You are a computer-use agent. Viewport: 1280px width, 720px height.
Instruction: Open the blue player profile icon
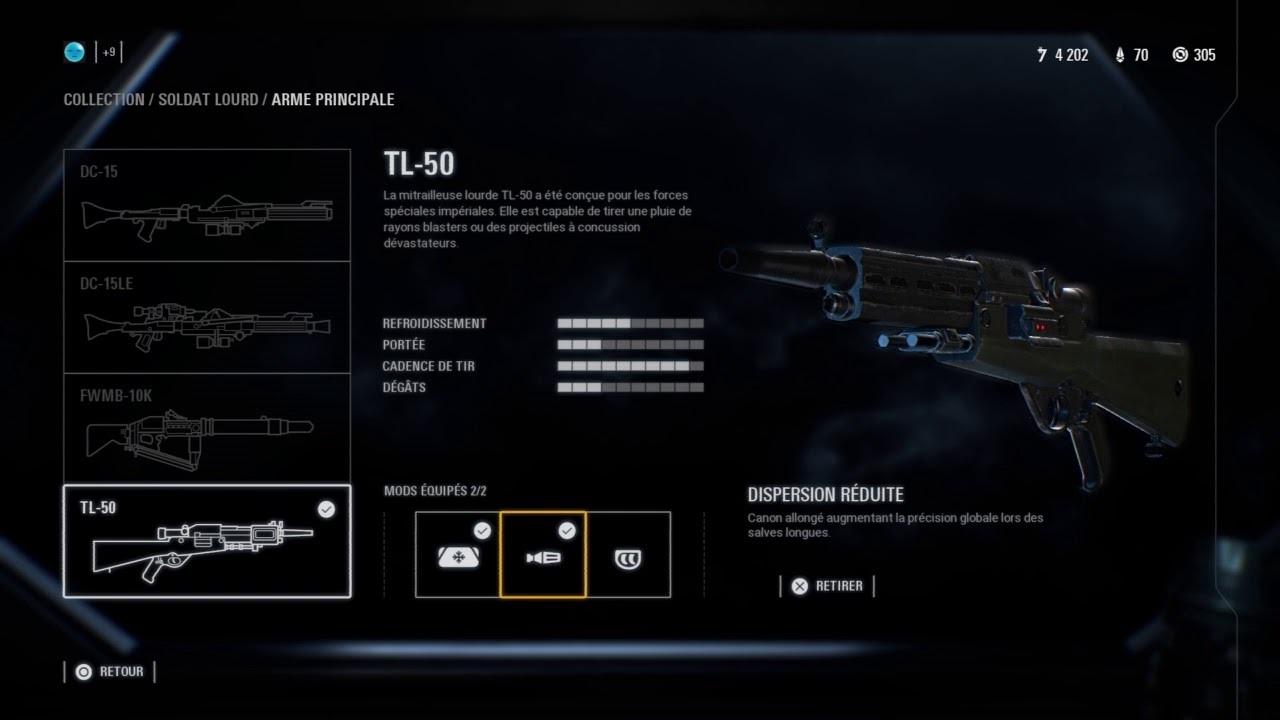pyautogui.click(x=76, y=52)
